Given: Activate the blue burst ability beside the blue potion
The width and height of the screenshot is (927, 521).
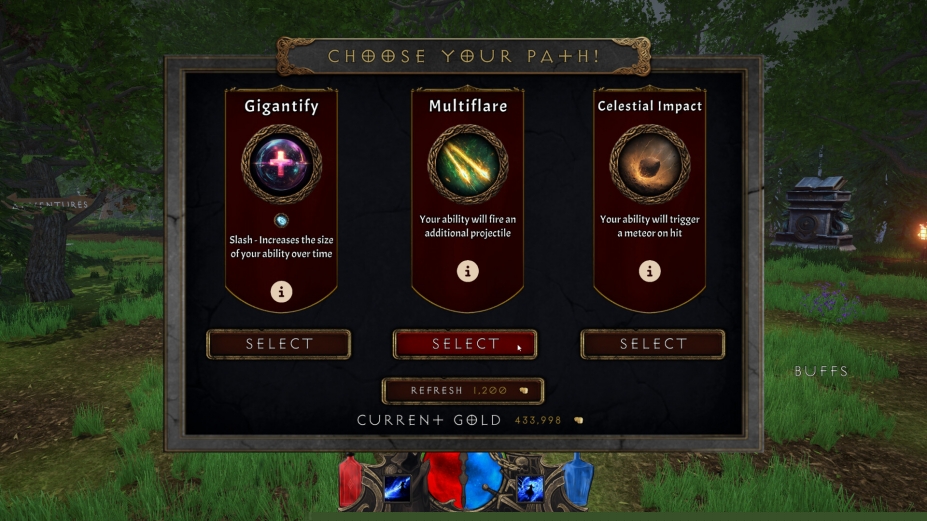Looking at the screenshot, I should 530,488.
